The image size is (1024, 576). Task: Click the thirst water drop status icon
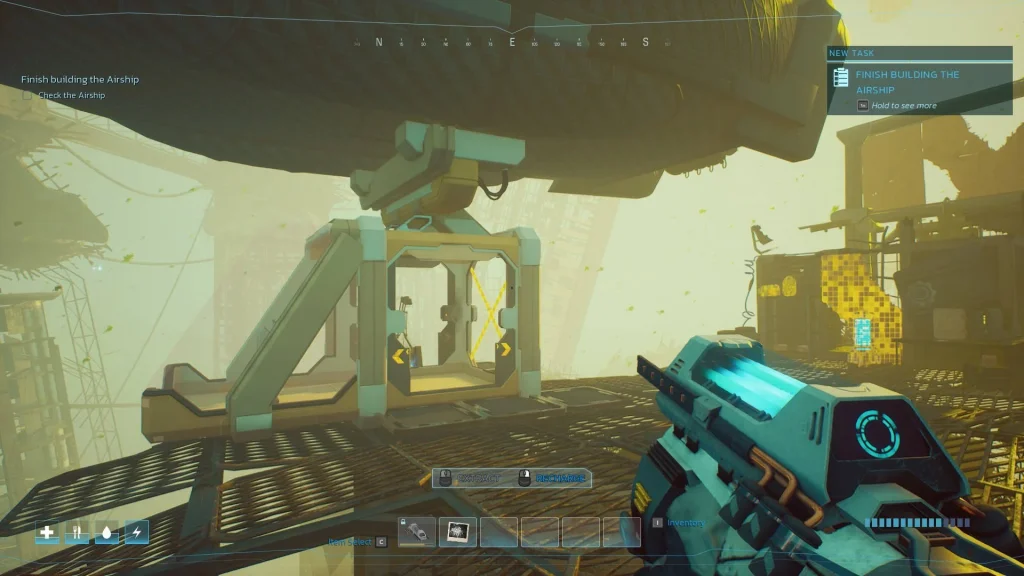pos(106,532)
